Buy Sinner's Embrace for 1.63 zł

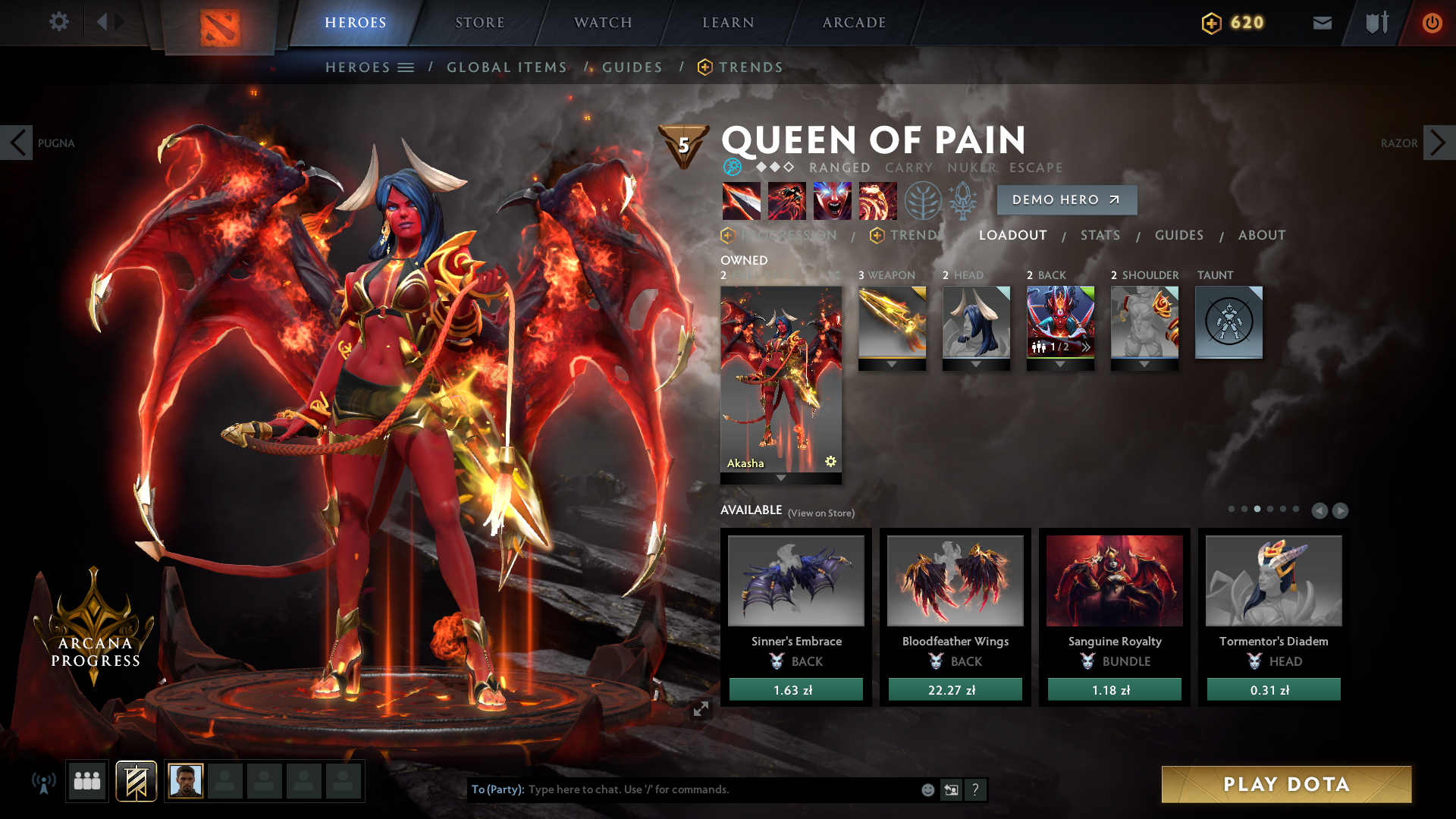point(795,689)
